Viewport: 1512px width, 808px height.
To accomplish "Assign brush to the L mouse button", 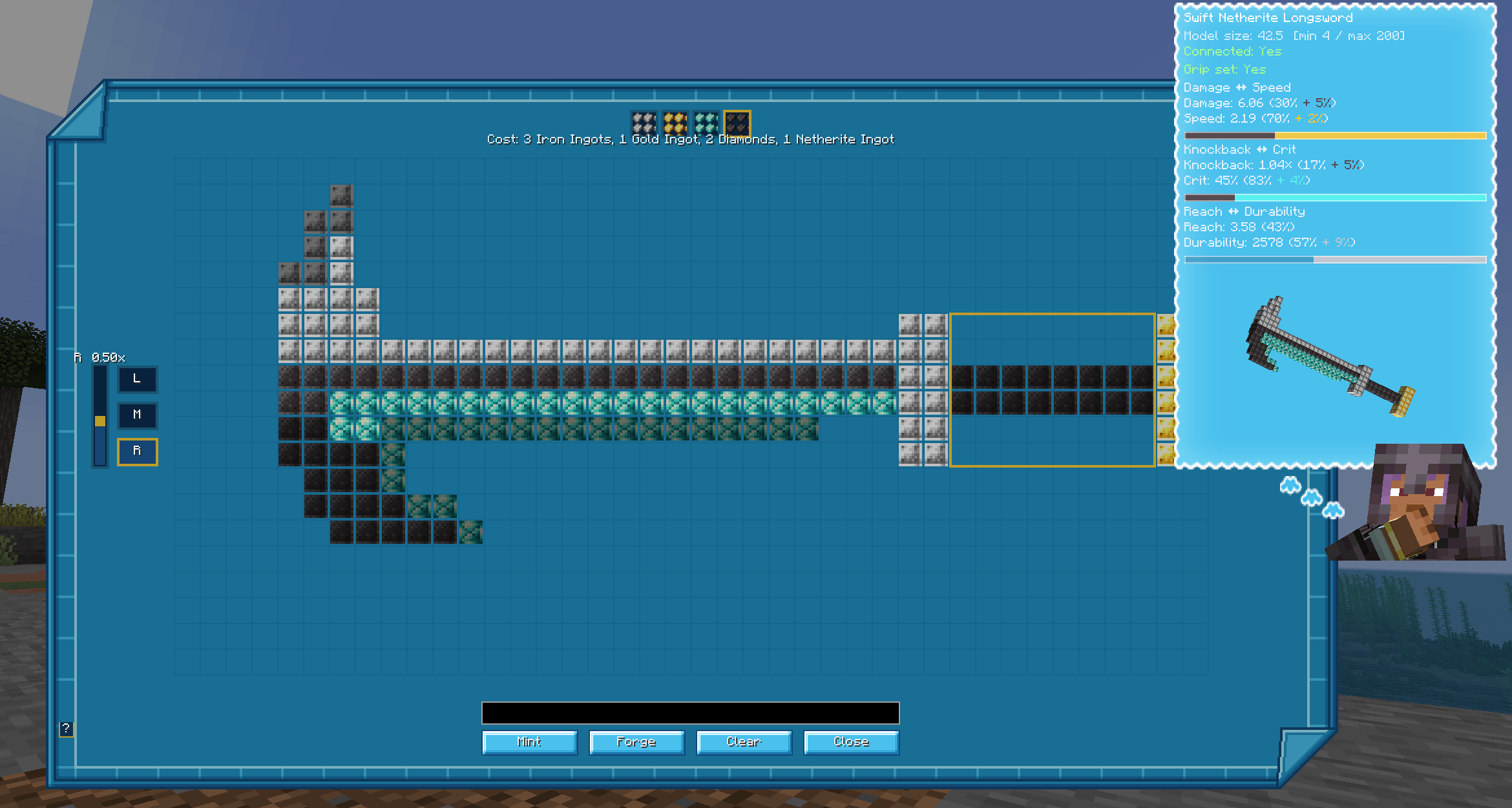I will 137,379.
